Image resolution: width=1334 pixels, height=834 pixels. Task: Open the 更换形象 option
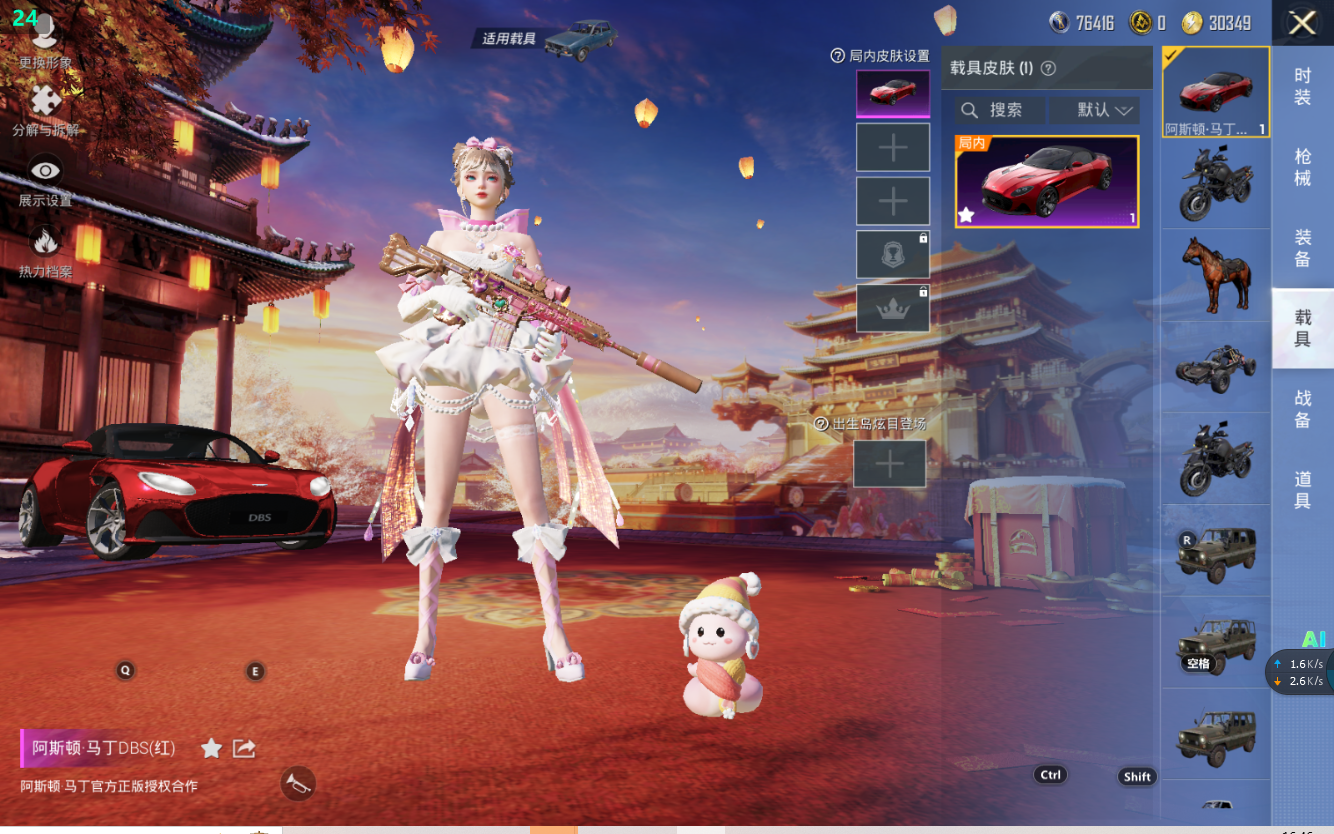[x=45, y=41]
